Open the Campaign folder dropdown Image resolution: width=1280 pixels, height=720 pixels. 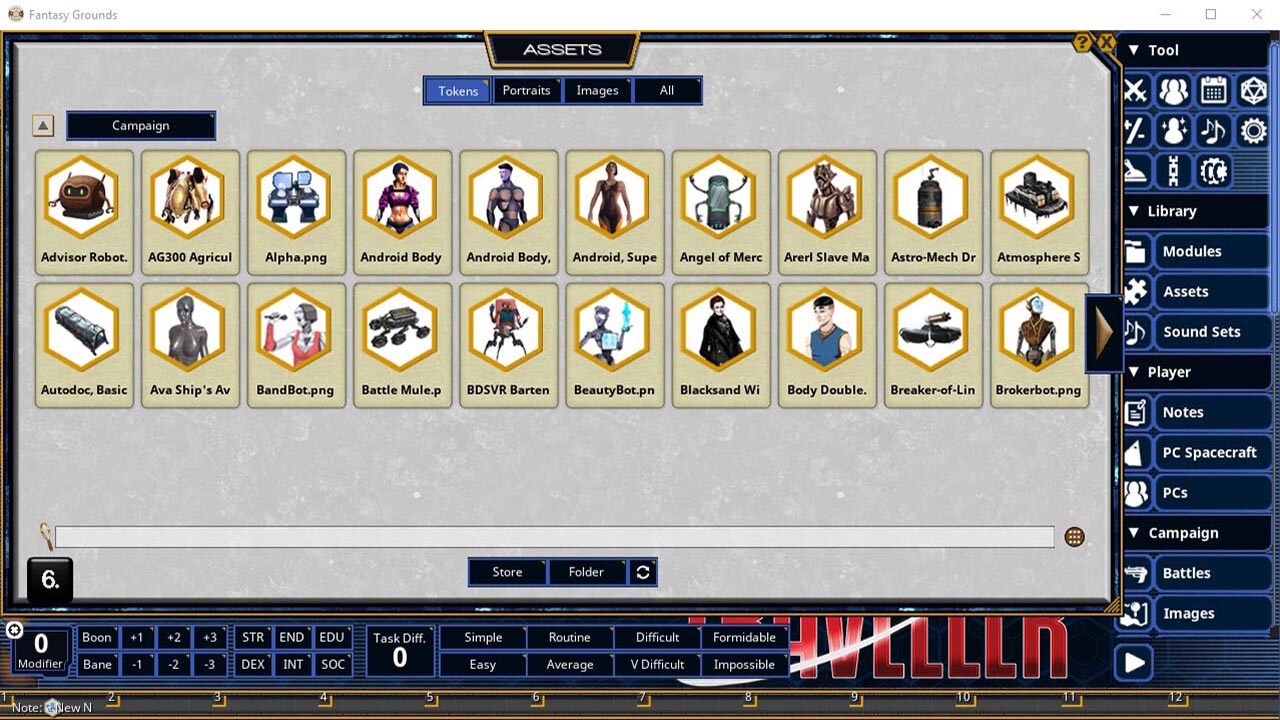(x=140, y=125)
